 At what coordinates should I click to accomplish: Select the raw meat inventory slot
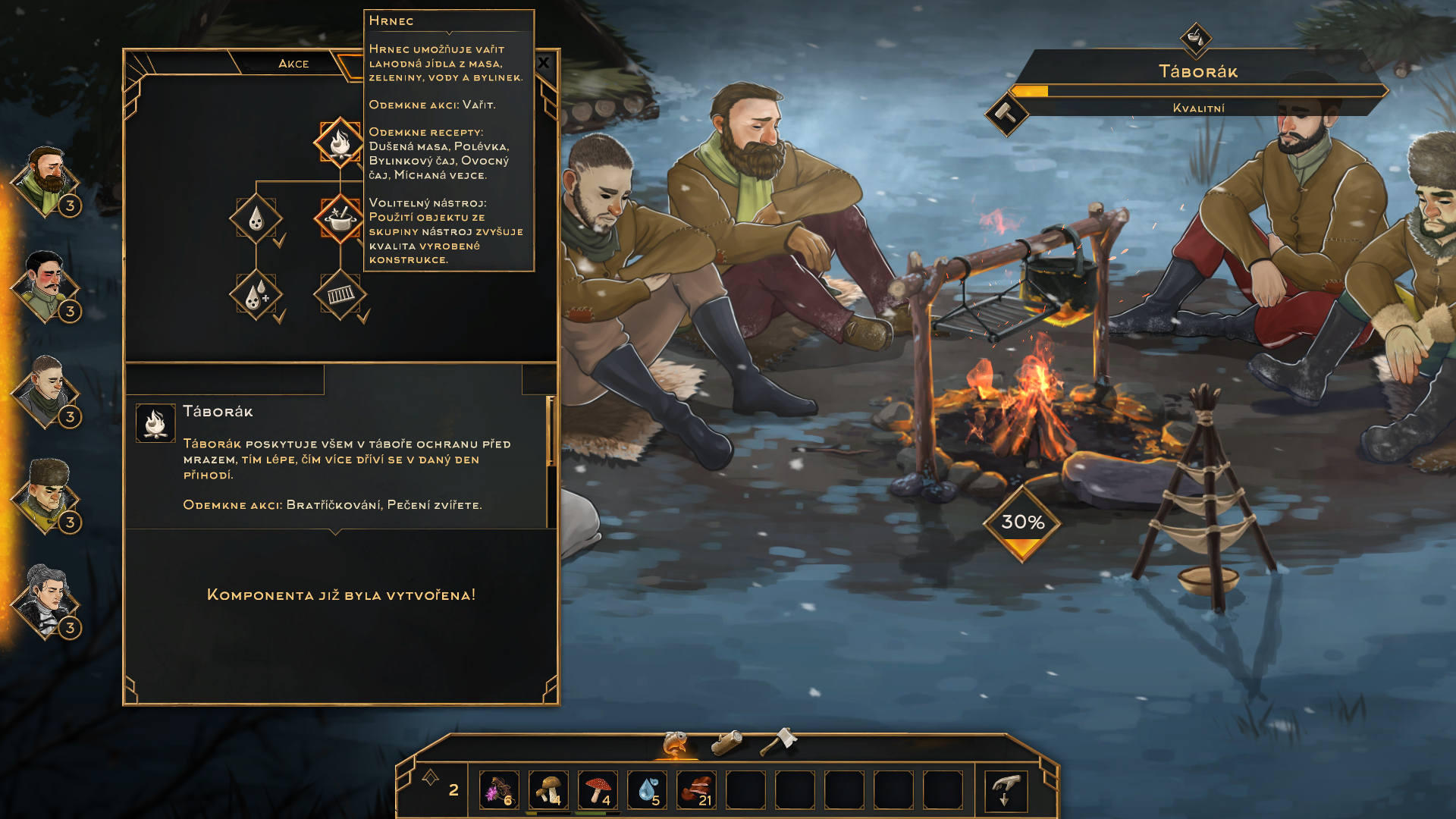(x=696, y=790)
